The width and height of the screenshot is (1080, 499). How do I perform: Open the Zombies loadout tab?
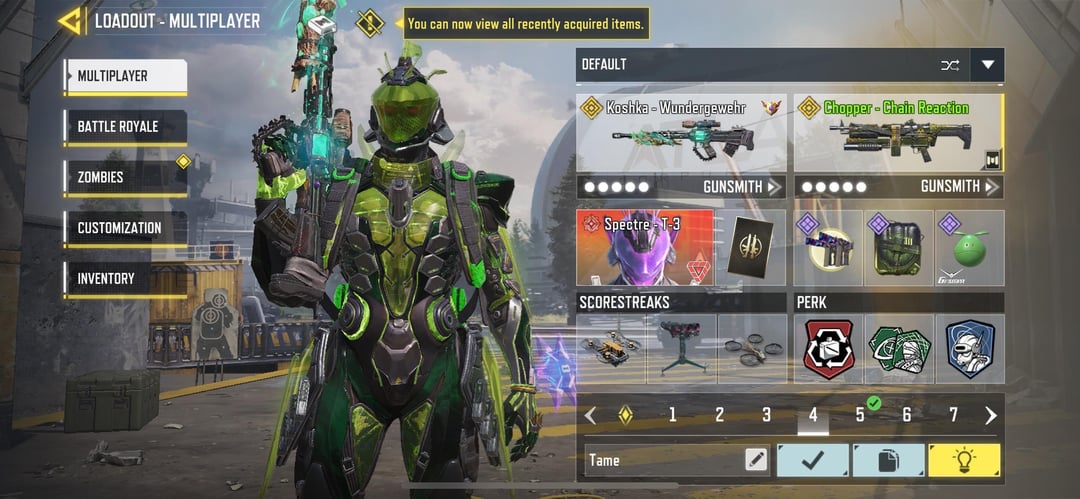125,178
